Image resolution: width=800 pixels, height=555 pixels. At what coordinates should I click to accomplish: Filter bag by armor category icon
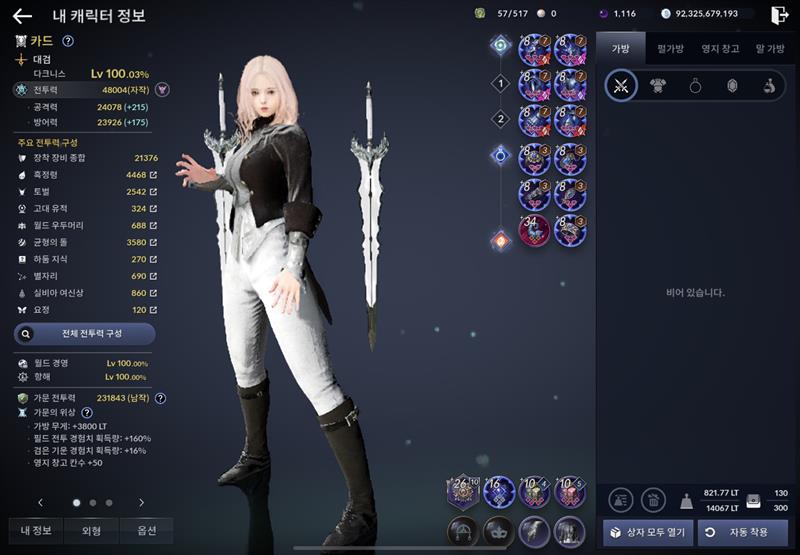(x=658, y=86)
